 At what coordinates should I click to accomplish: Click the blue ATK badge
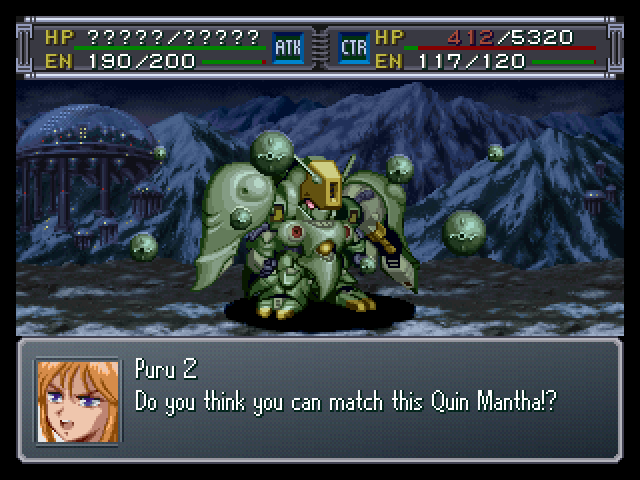[x=287, y=47]
